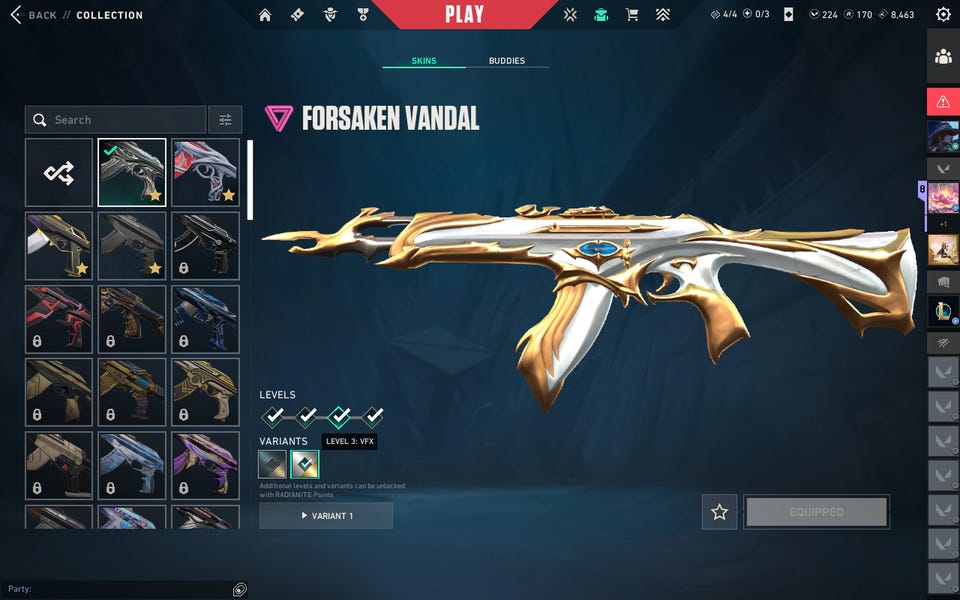
Task: Choose the randomize skins shuffle tile
Action: [59, 173]
